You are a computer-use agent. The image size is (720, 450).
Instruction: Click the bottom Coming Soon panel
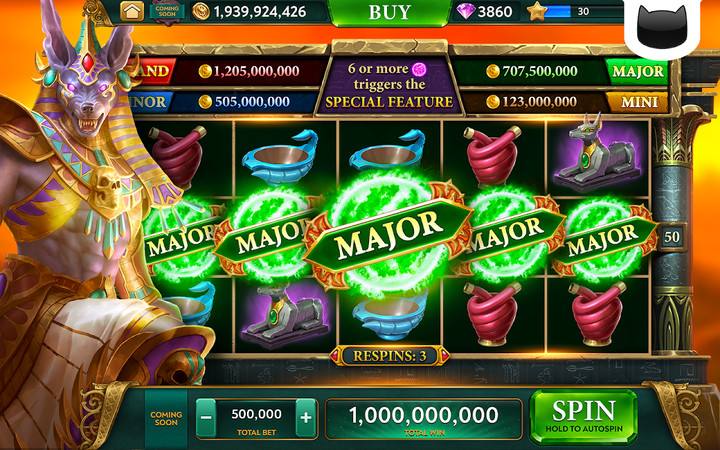tap(165, 416)
